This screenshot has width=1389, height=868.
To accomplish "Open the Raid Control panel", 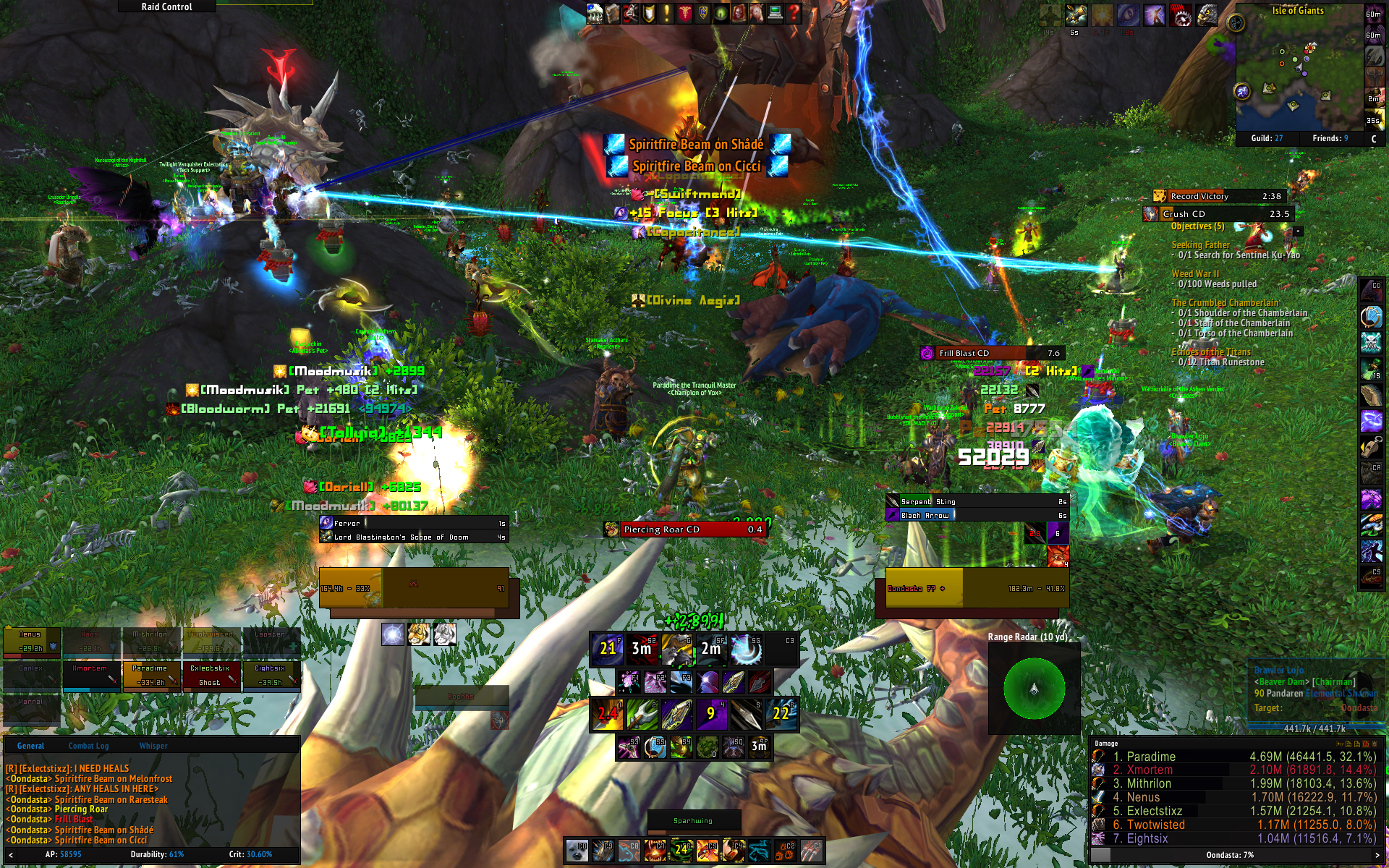I will pyautogui.click(x=166, y=7).
